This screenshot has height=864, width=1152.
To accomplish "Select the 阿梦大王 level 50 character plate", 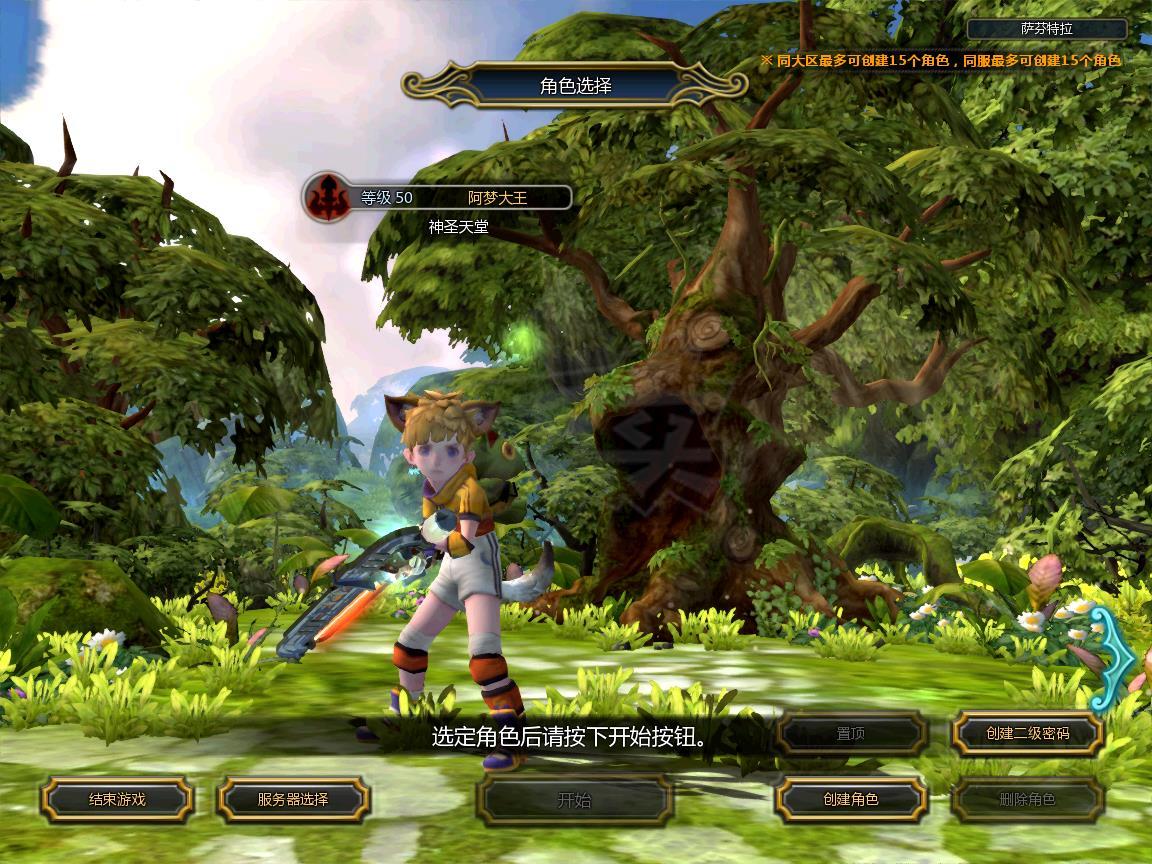I will 439,197.
